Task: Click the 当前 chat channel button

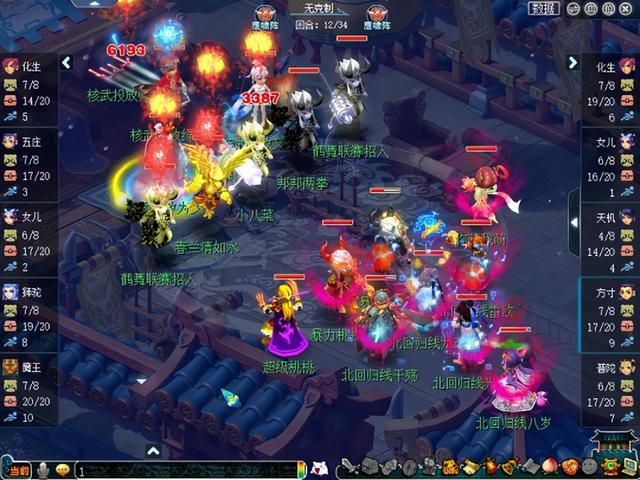Action: coord(18,470)
